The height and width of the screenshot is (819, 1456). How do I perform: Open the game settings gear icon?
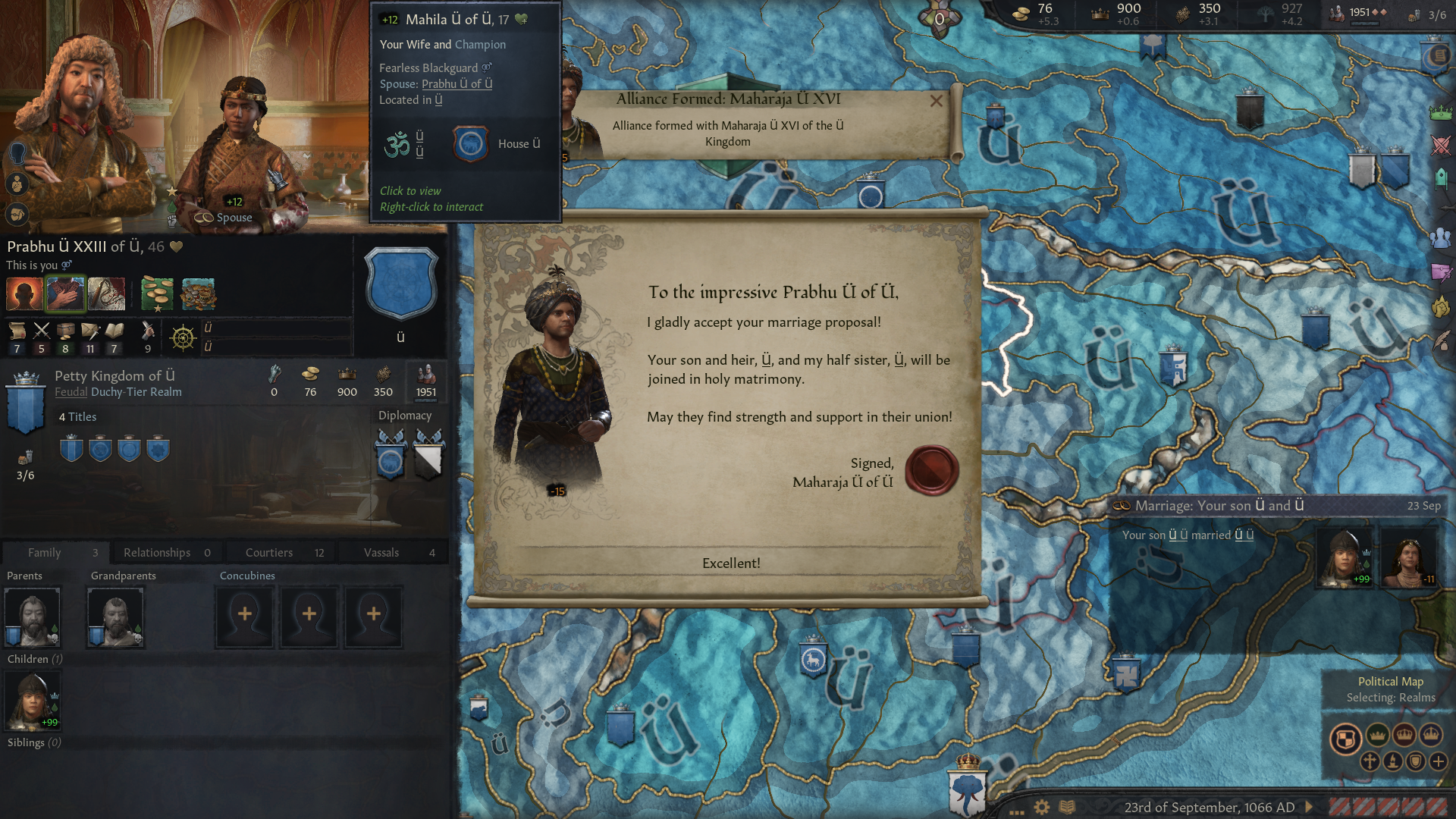coord(1042,807)
